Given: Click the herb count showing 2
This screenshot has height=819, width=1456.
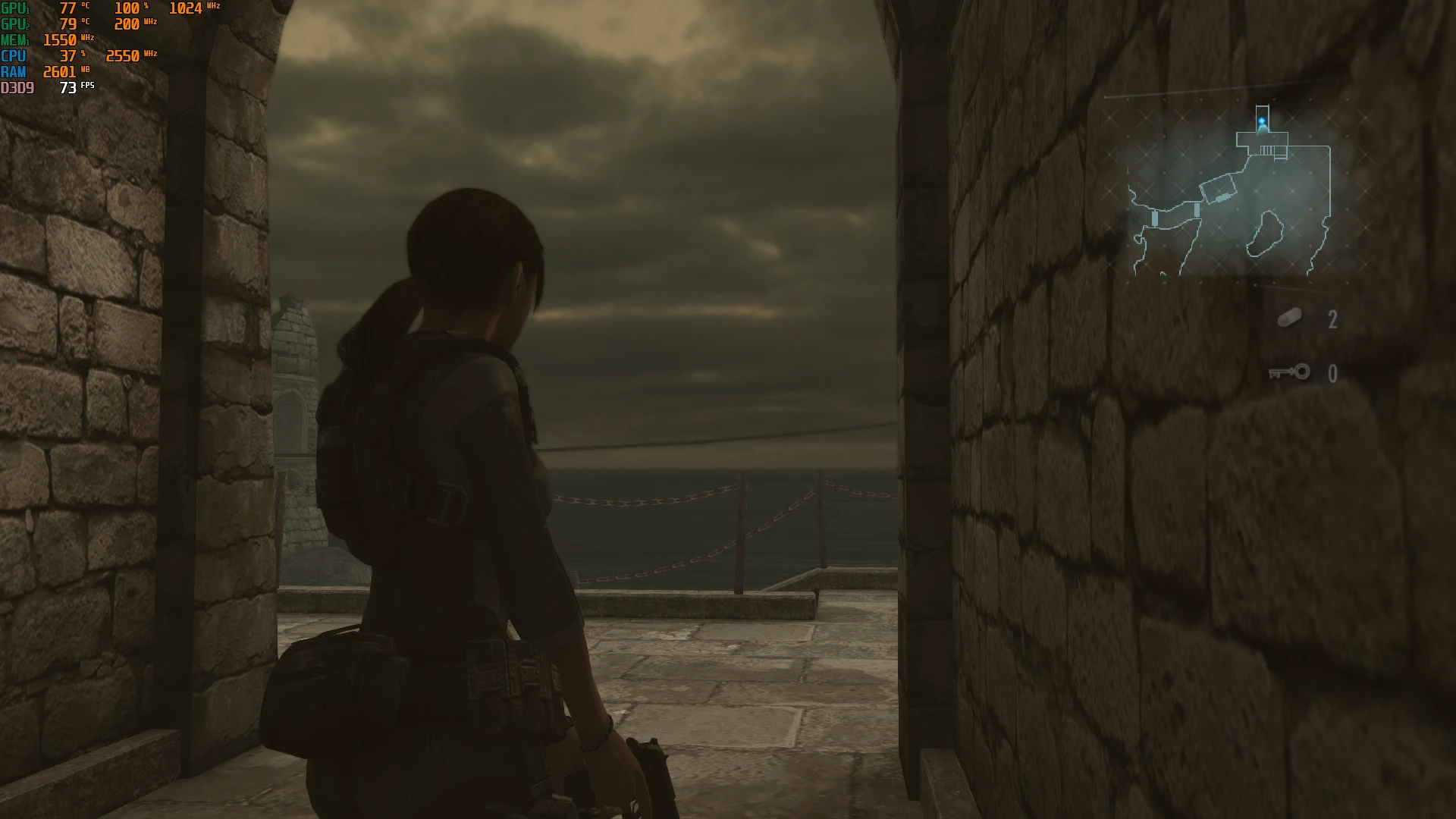Looking at the screenshot, I should (x=1333, y=318).
